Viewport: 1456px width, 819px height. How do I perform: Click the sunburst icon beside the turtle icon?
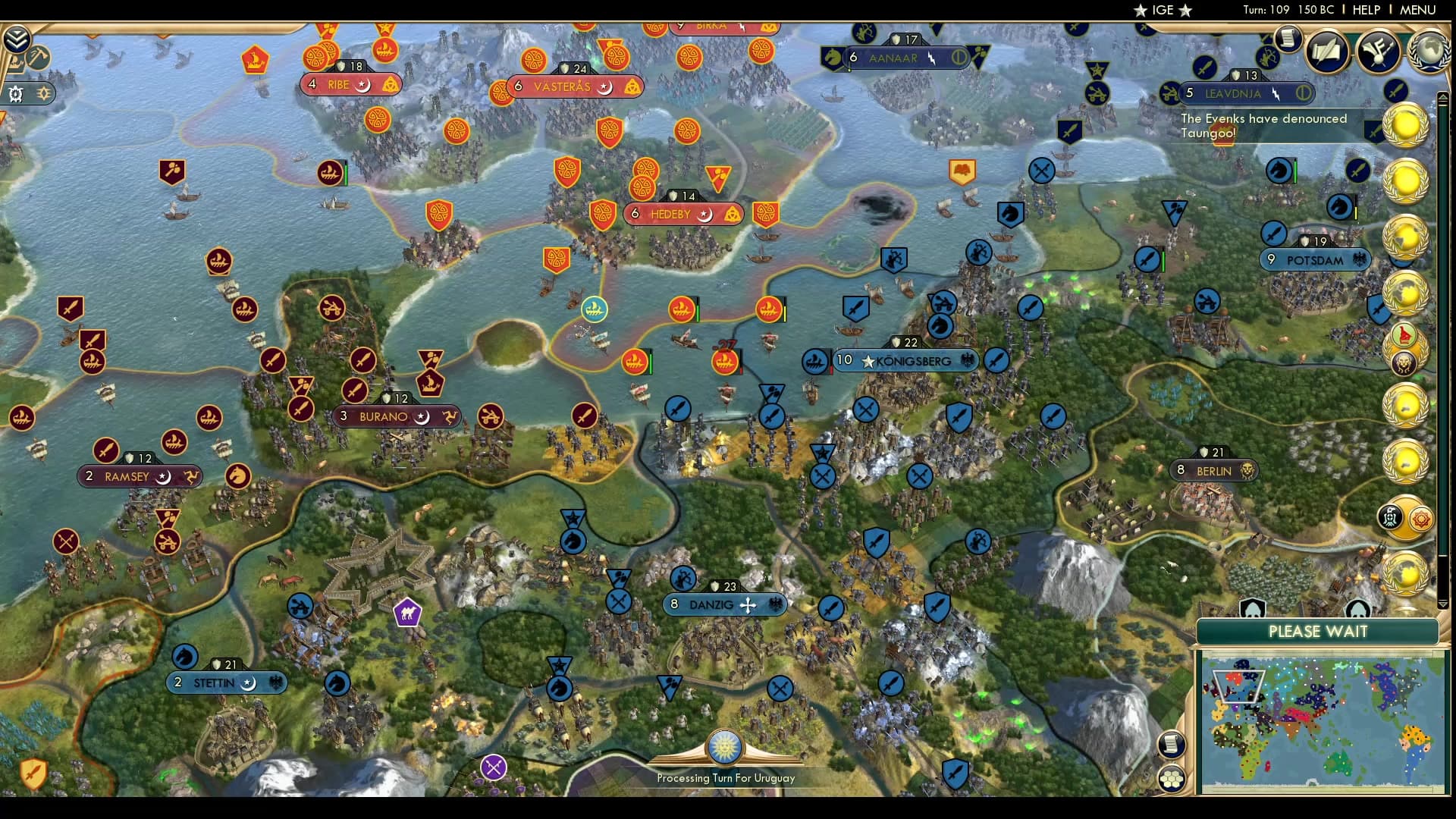point(42,93)
